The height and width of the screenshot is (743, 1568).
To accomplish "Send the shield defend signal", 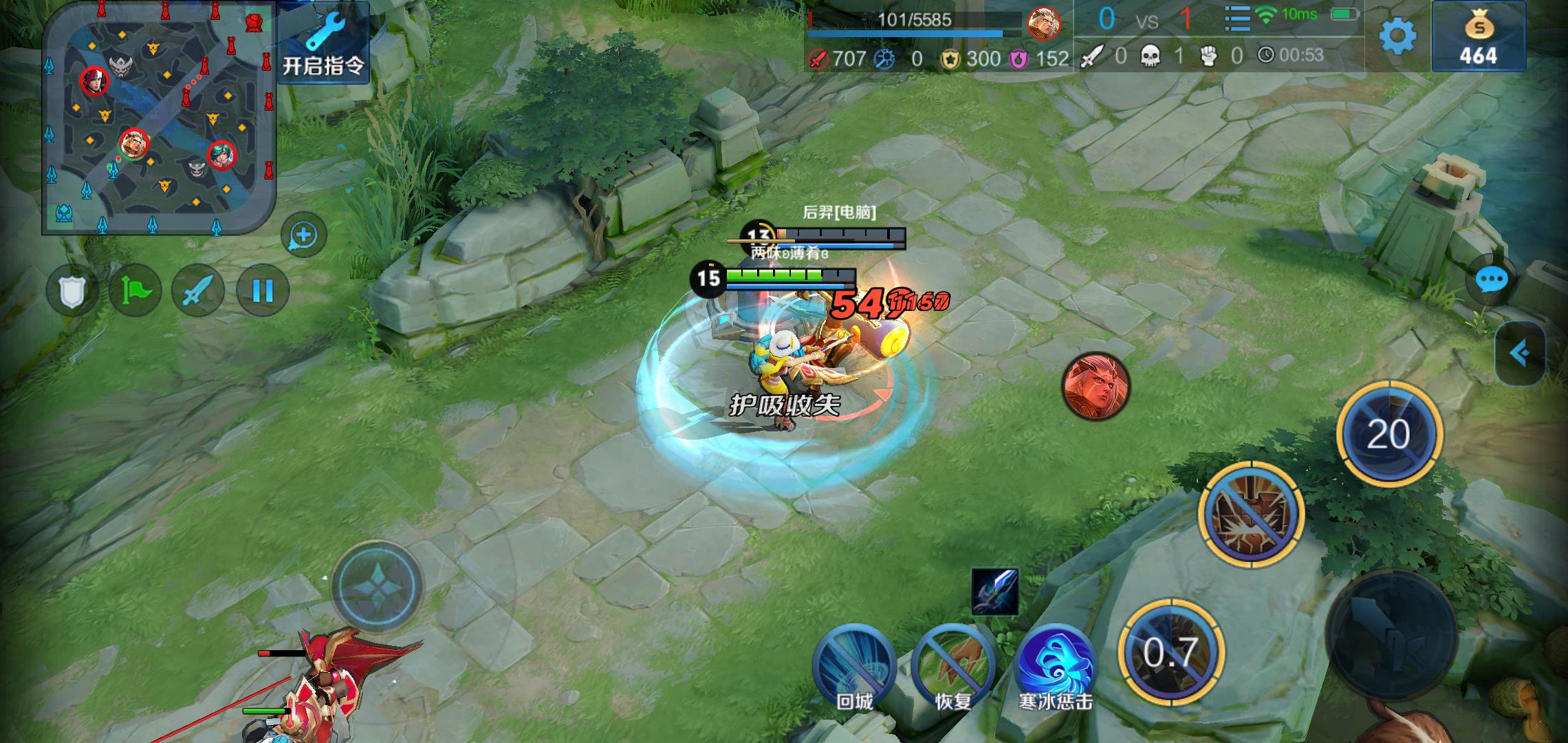I will click(72, 291).
